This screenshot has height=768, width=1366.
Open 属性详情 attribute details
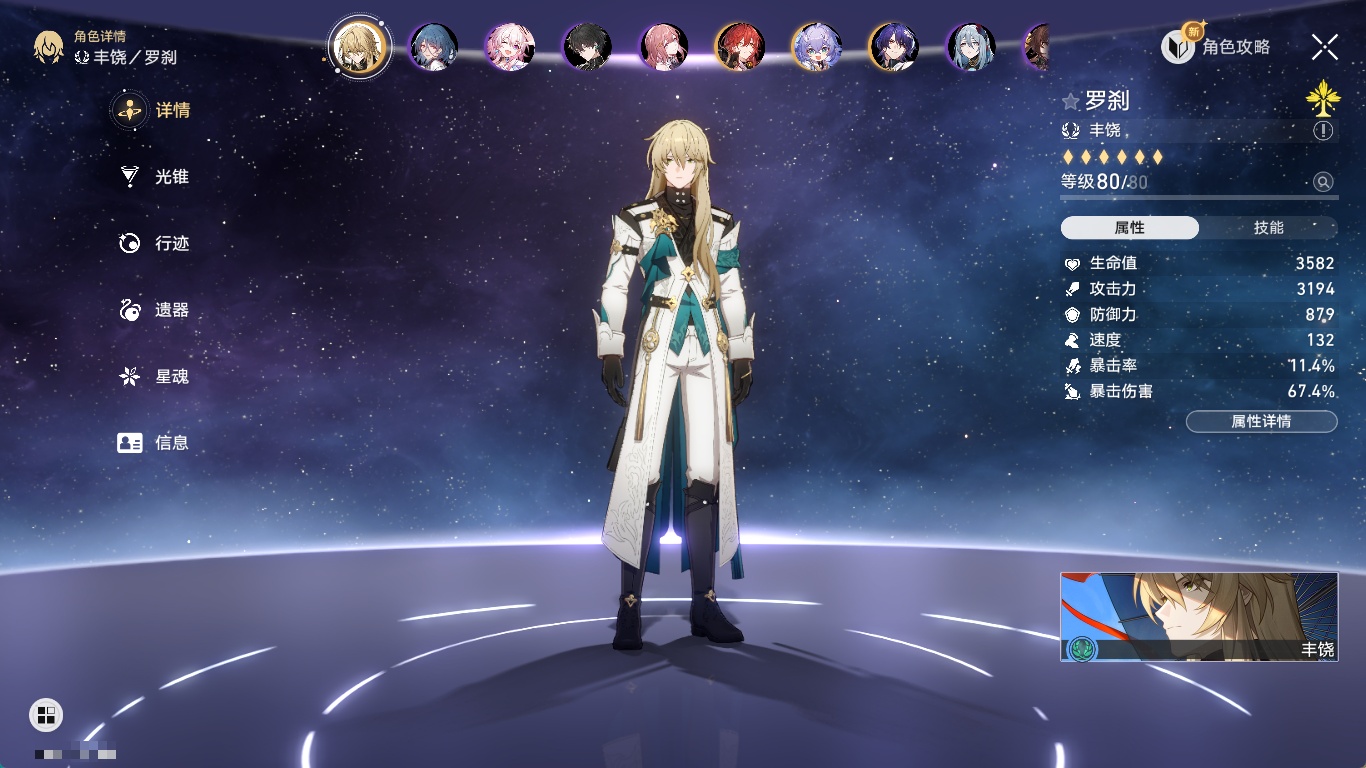click(1261, 421)
